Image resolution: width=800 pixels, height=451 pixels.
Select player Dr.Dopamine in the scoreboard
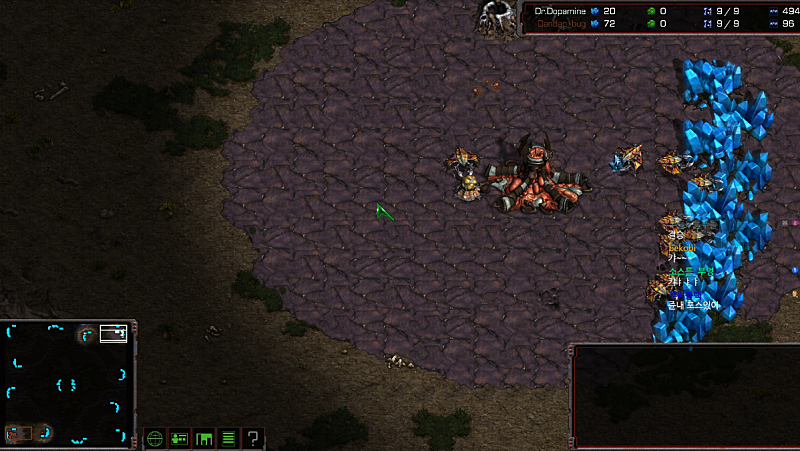[x=560, y=10]
